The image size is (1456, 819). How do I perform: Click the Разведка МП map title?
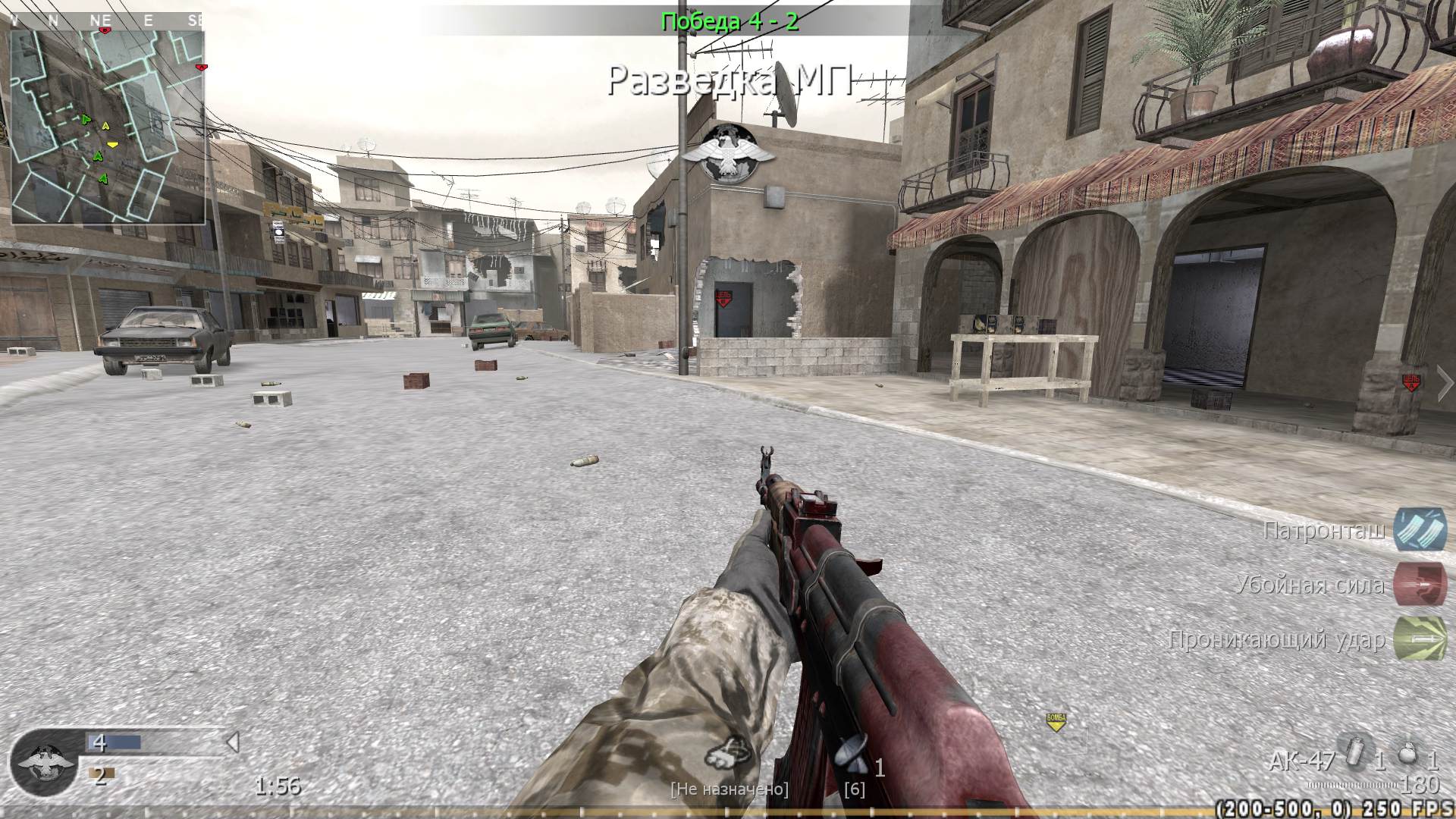[x=732, y=79]
